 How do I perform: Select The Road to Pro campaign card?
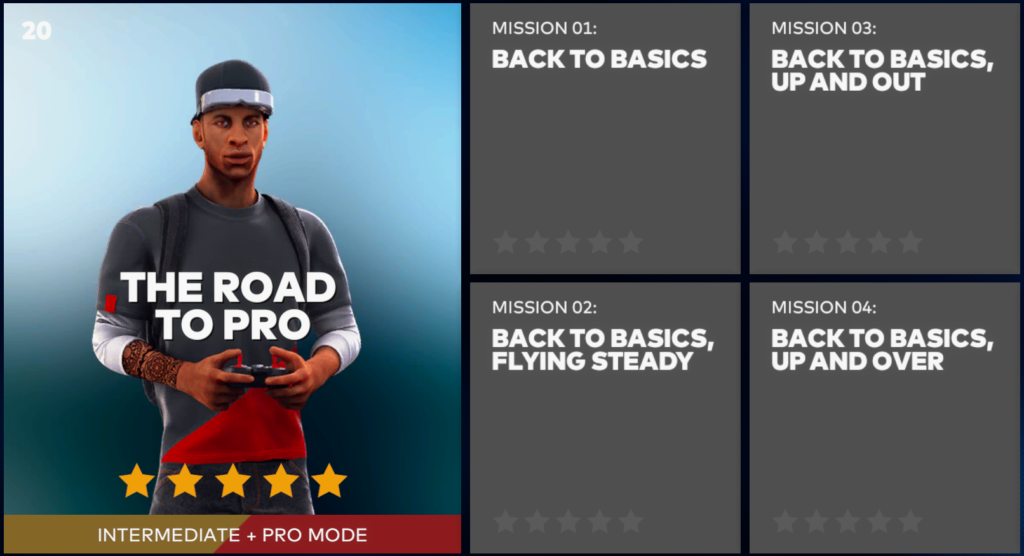[x=232, y=277]
